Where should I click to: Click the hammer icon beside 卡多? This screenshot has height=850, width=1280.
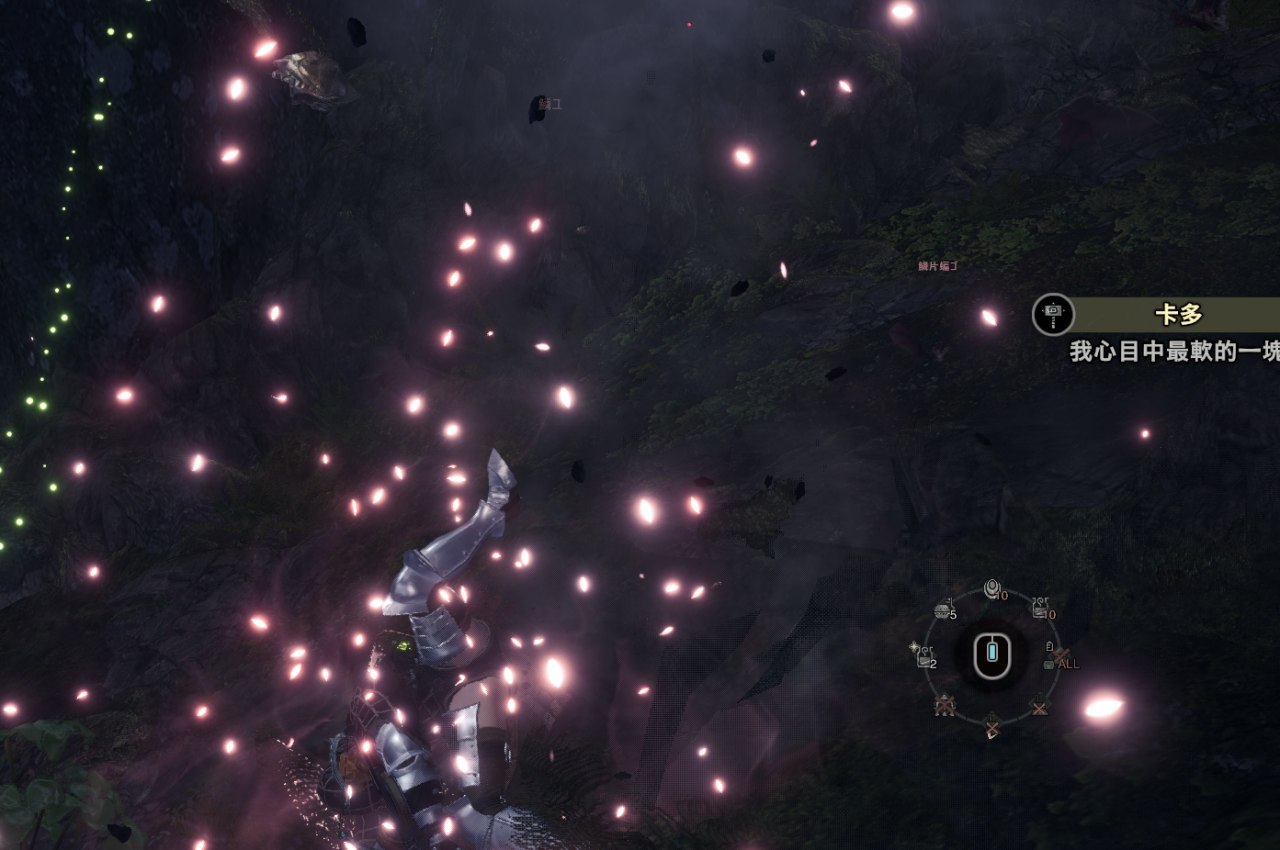1053,314
